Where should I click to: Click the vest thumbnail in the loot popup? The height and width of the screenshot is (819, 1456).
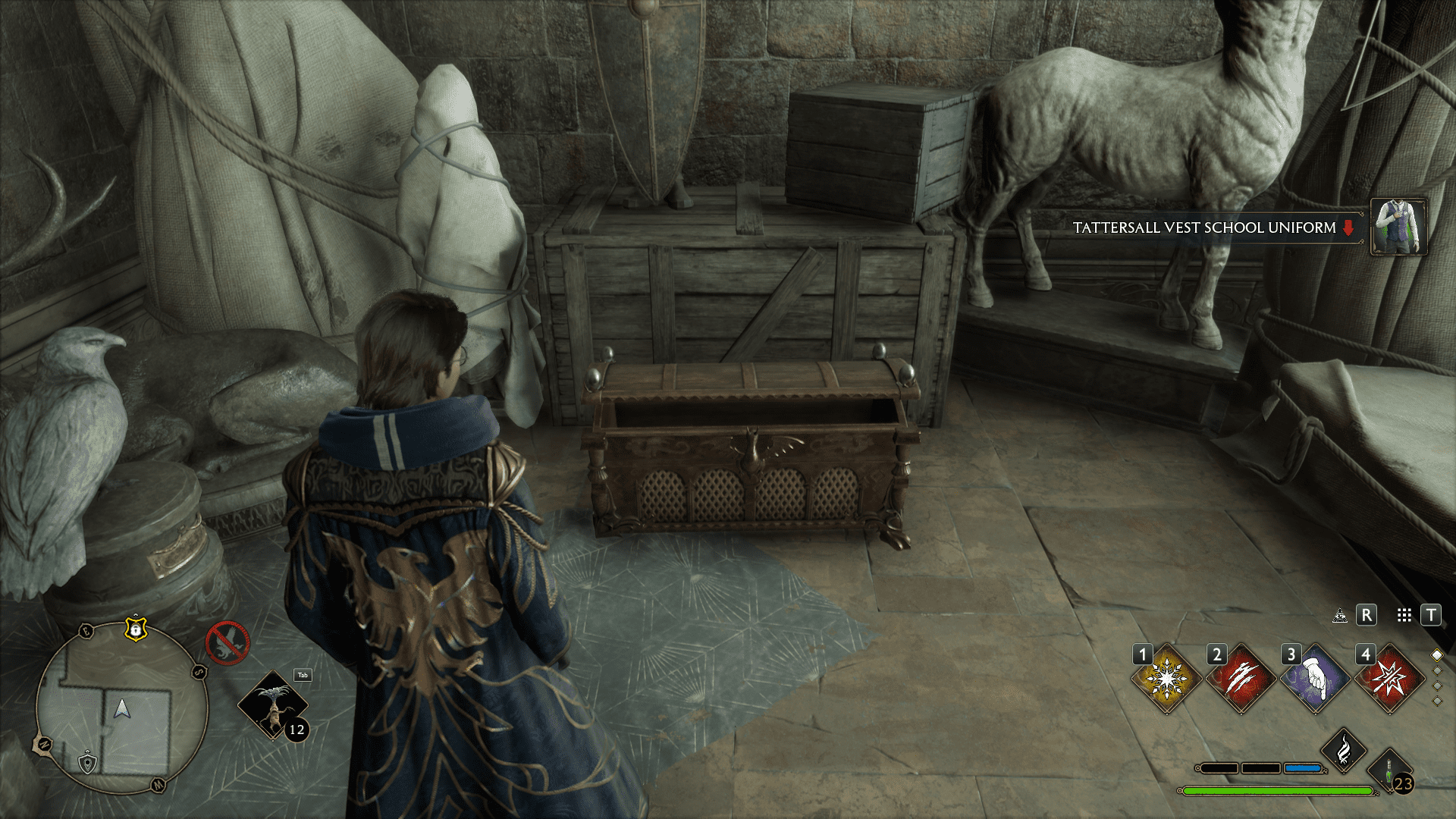[1399, 227]
